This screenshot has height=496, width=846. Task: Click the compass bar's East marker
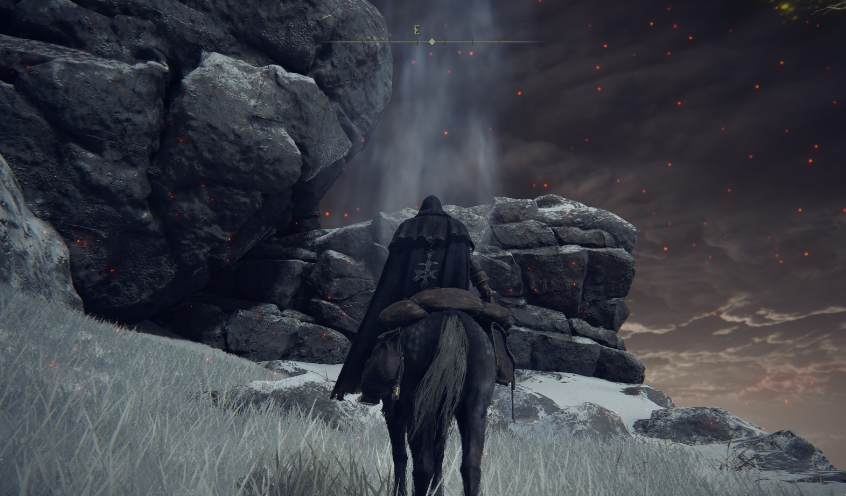417,30
